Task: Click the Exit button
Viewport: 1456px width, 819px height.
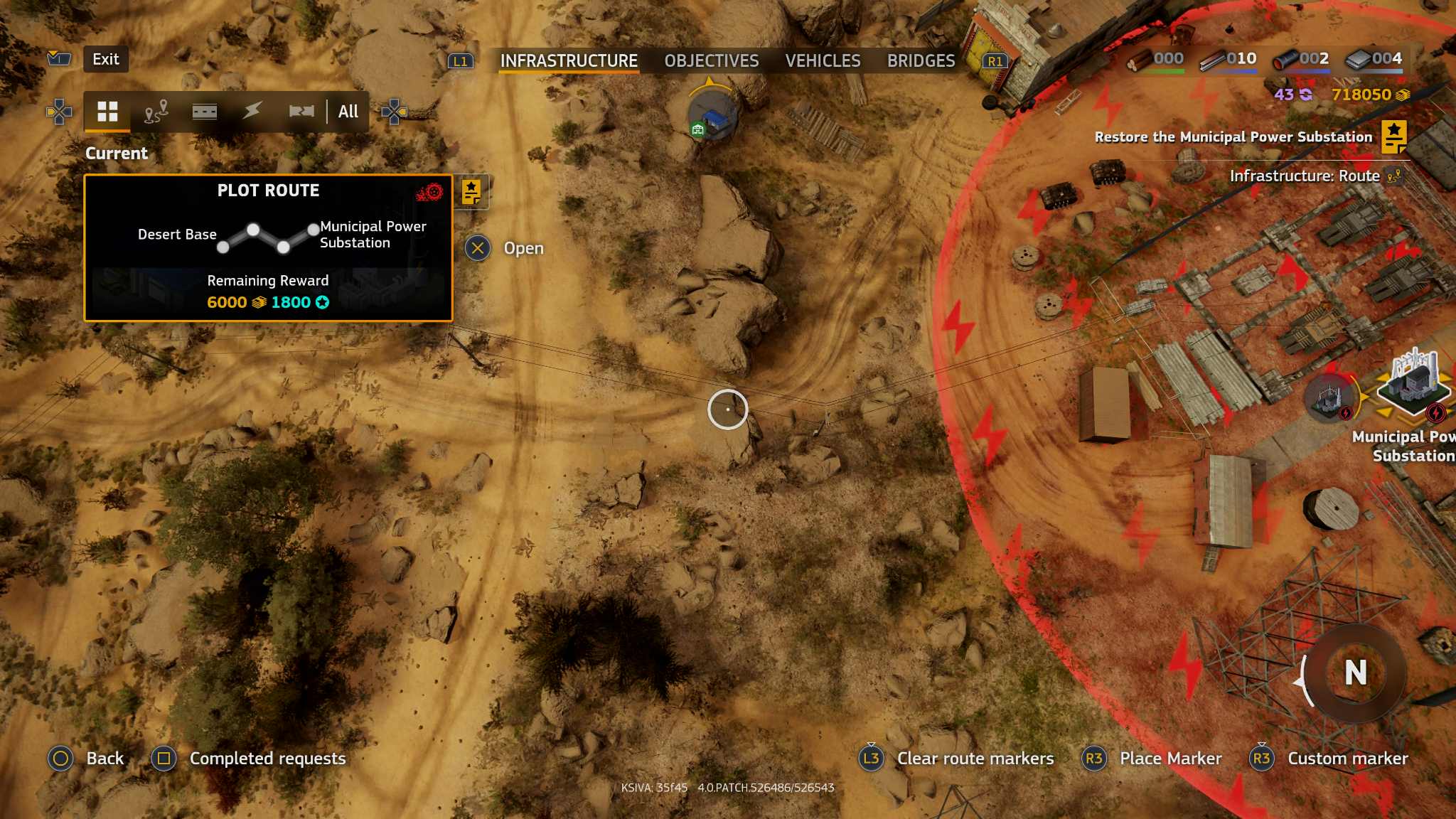Action: click(x=105, y=60)
